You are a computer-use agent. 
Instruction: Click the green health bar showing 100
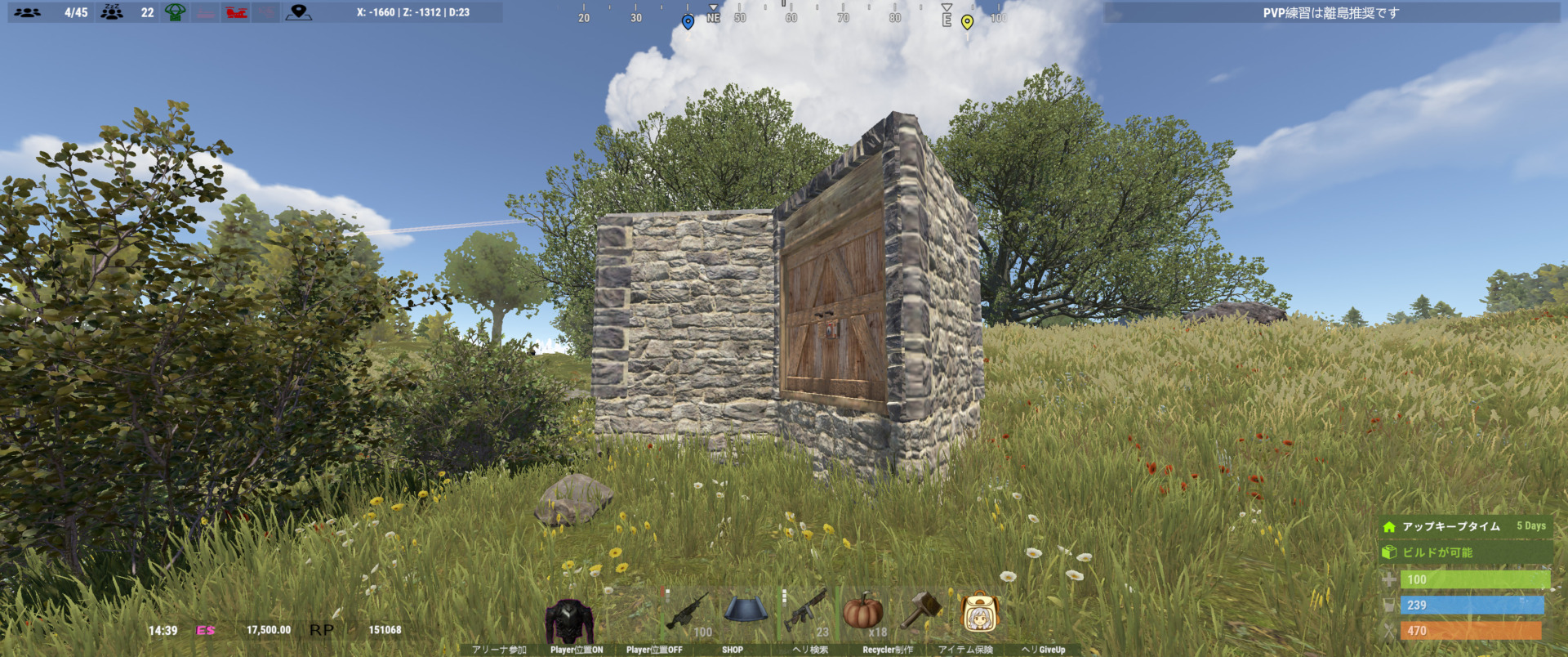[x=1478, y=581]
